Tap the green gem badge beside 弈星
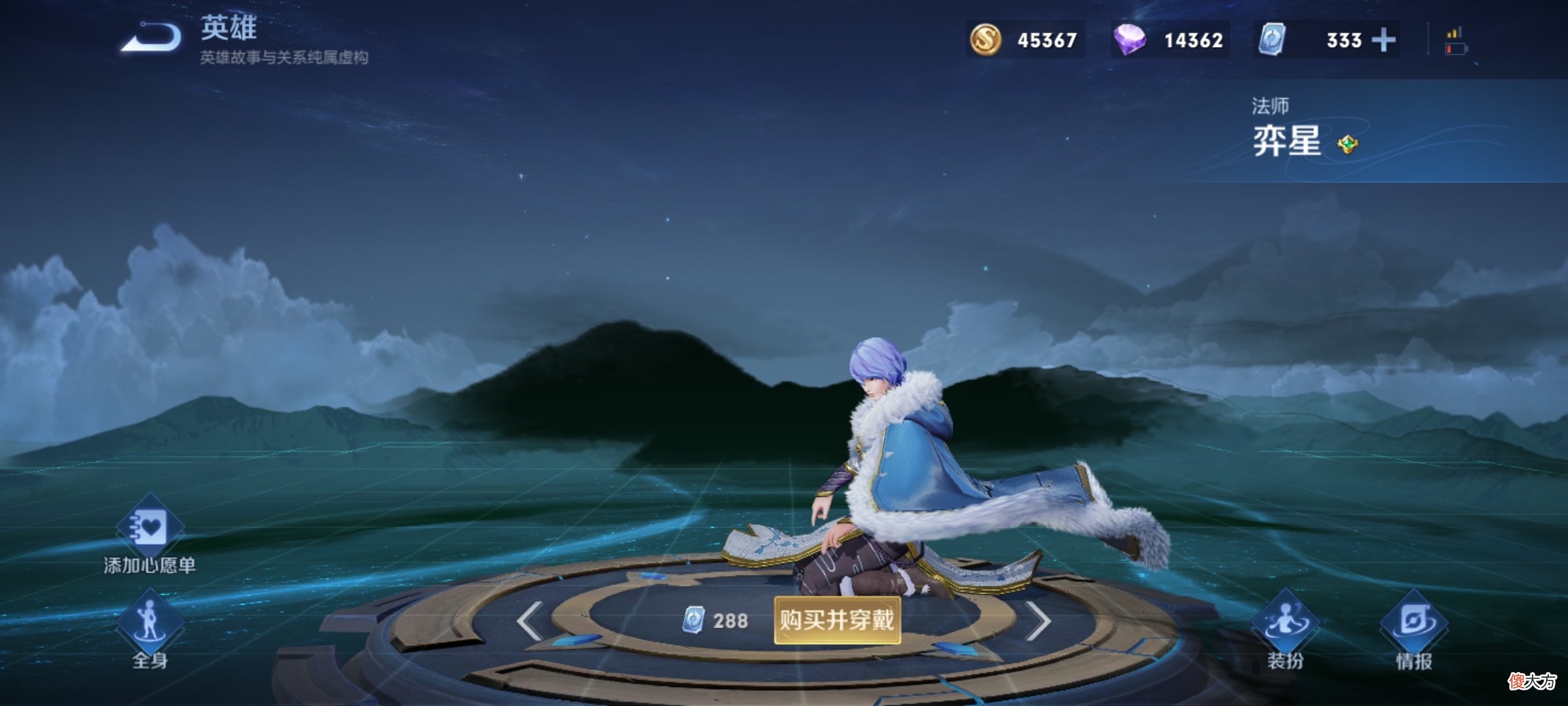 (1347, 144)
